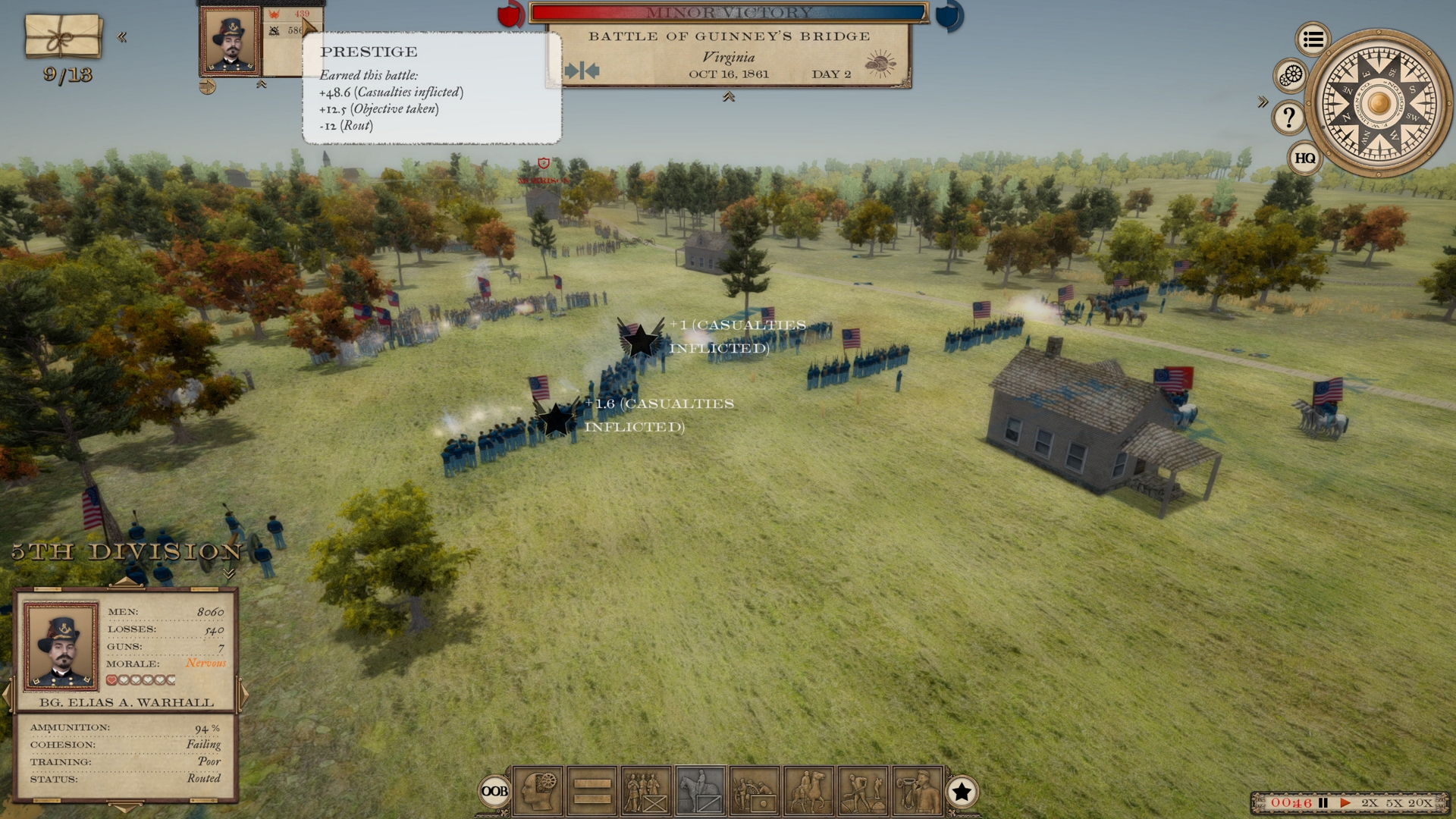Click the red-blue victory progress bar
The image size is (1456, 819).
tap(726, 11)
